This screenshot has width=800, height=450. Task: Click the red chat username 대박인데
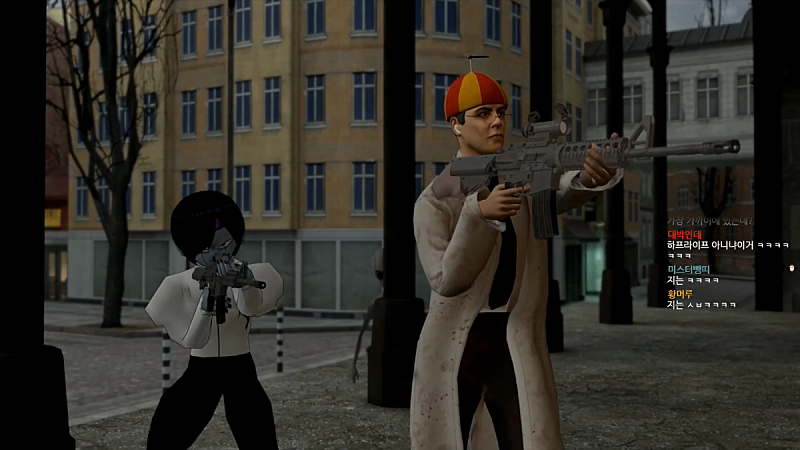(686, 234)
